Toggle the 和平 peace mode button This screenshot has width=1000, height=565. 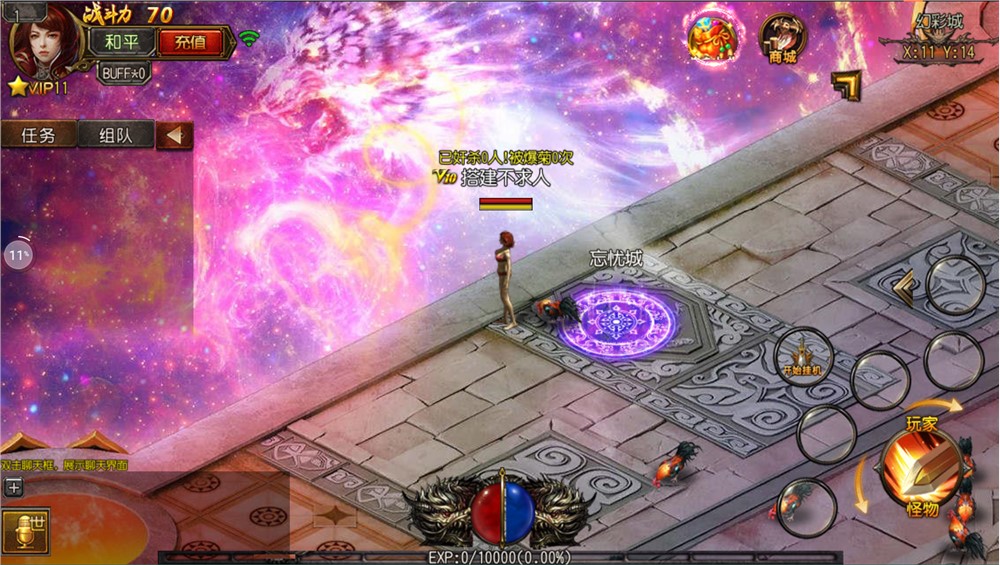pos(122,42)
